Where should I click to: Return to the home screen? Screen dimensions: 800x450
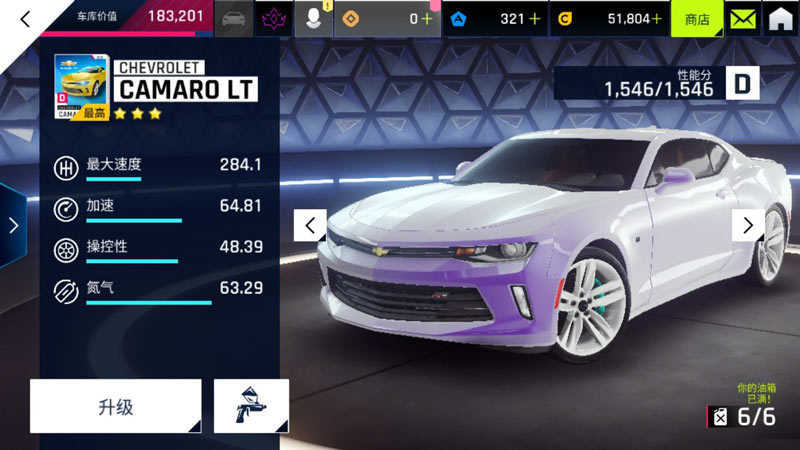point(780,18)
